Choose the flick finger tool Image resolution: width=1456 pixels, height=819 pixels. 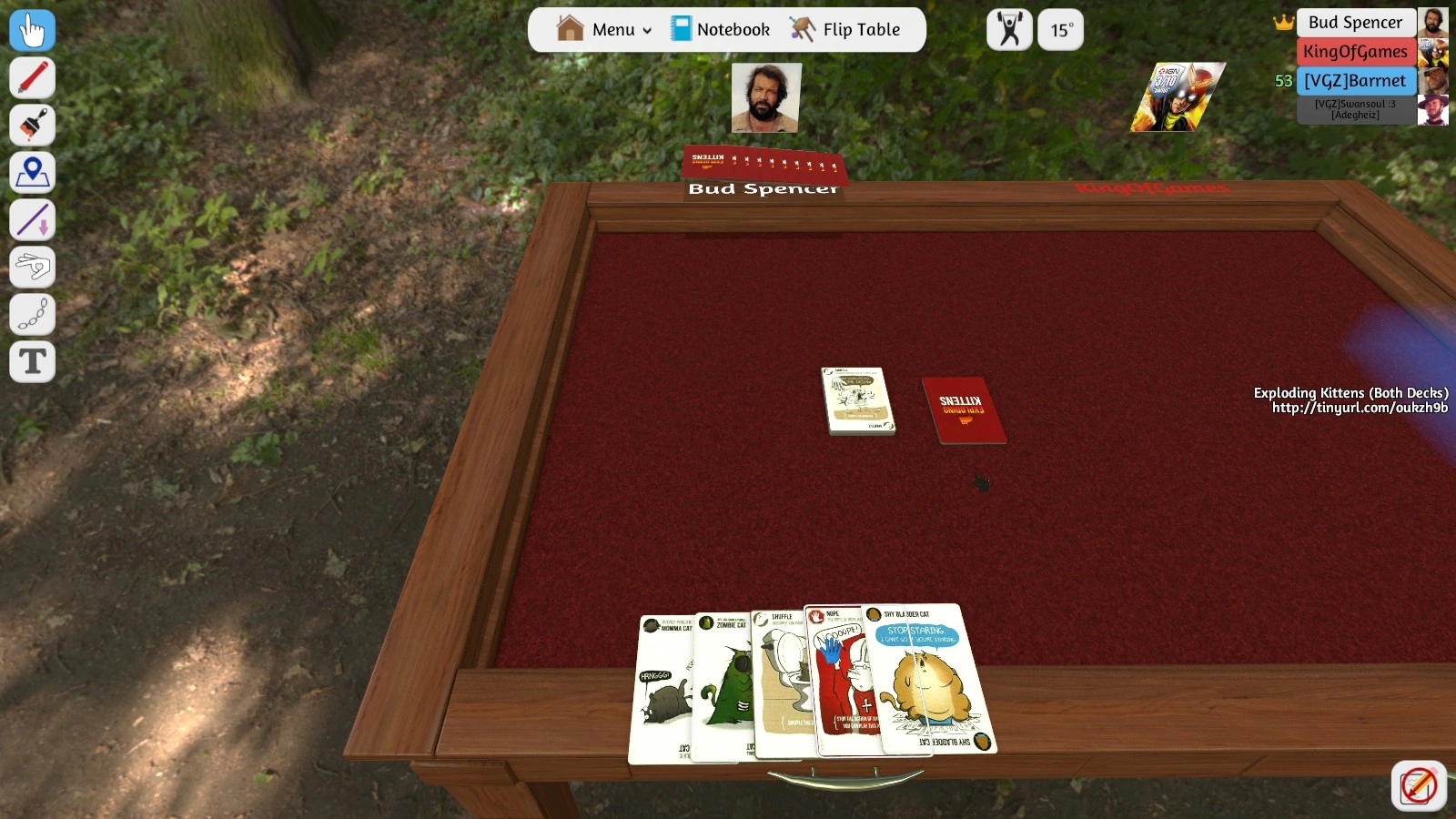click(32, 268)
